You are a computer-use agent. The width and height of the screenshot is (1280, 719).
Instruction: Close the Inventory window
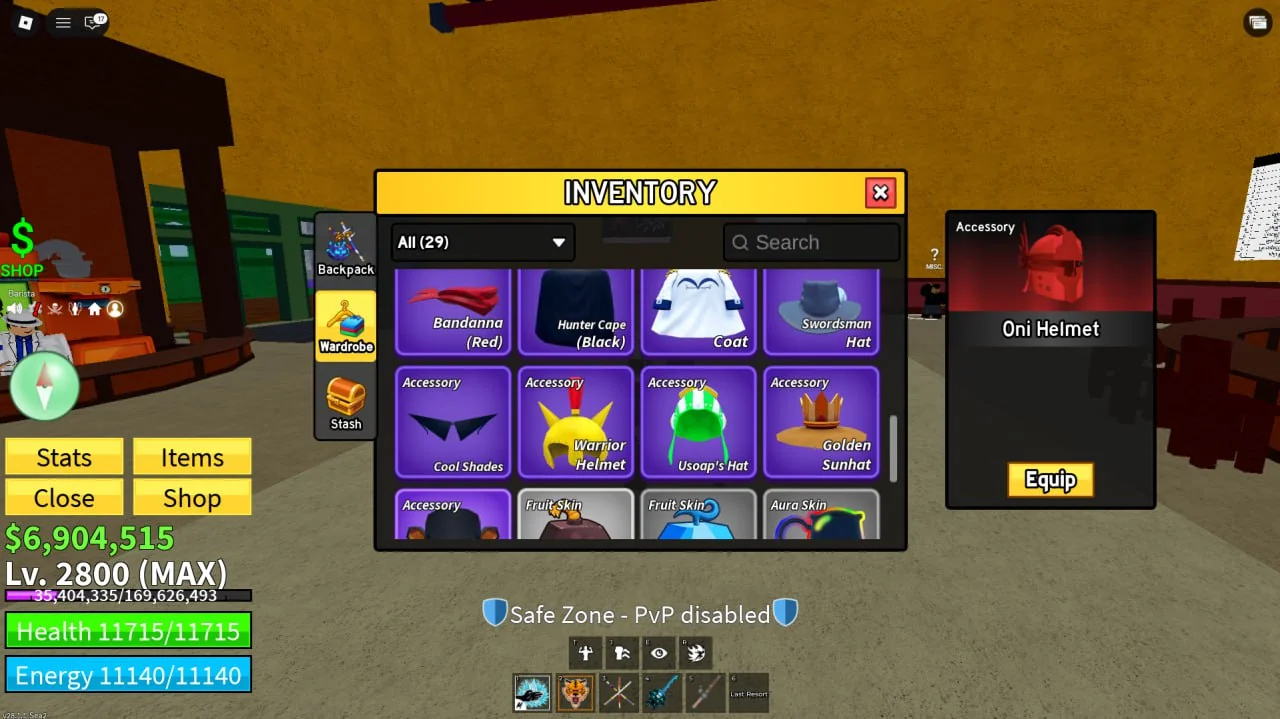coord(880,193)
